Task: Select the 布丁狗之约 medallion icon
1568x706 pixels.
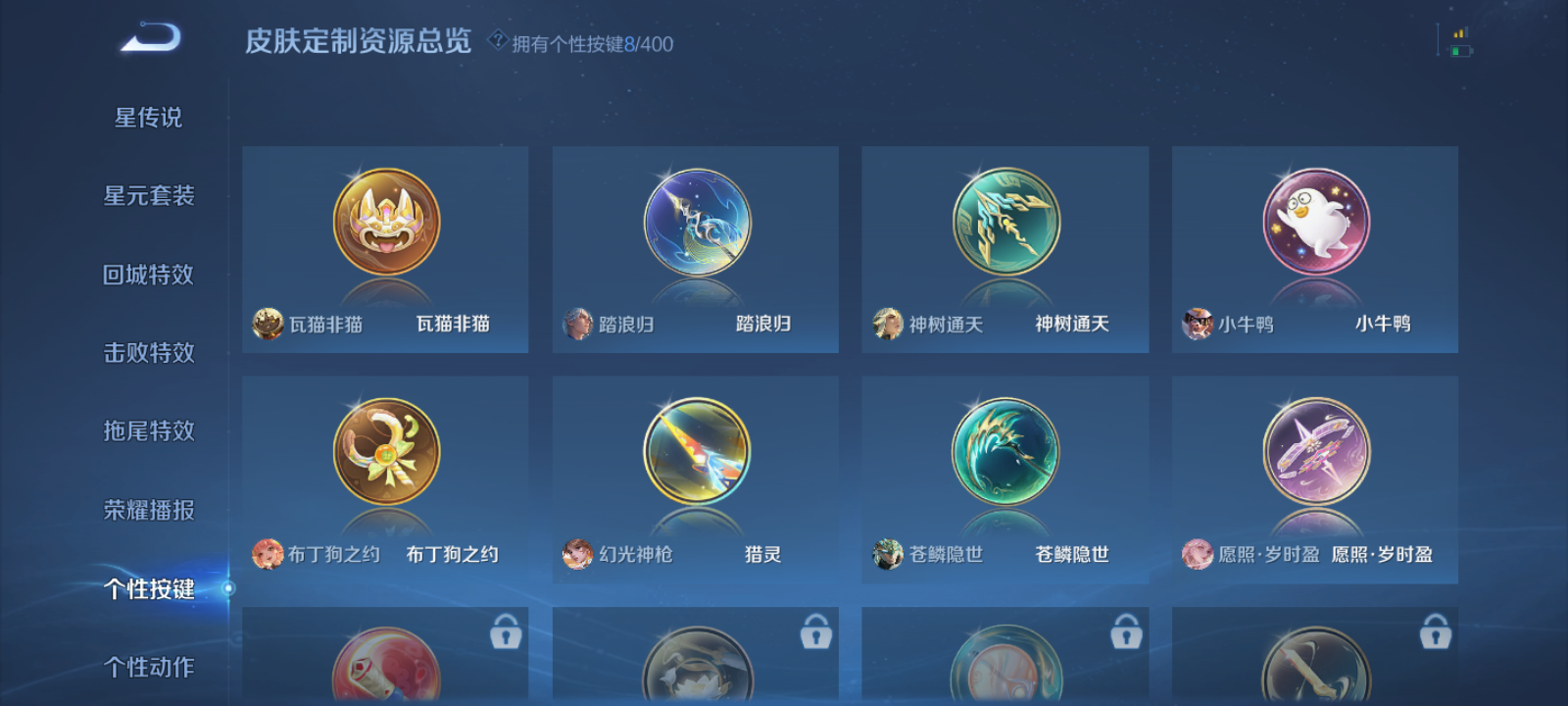Action: (x=384, y=451)
